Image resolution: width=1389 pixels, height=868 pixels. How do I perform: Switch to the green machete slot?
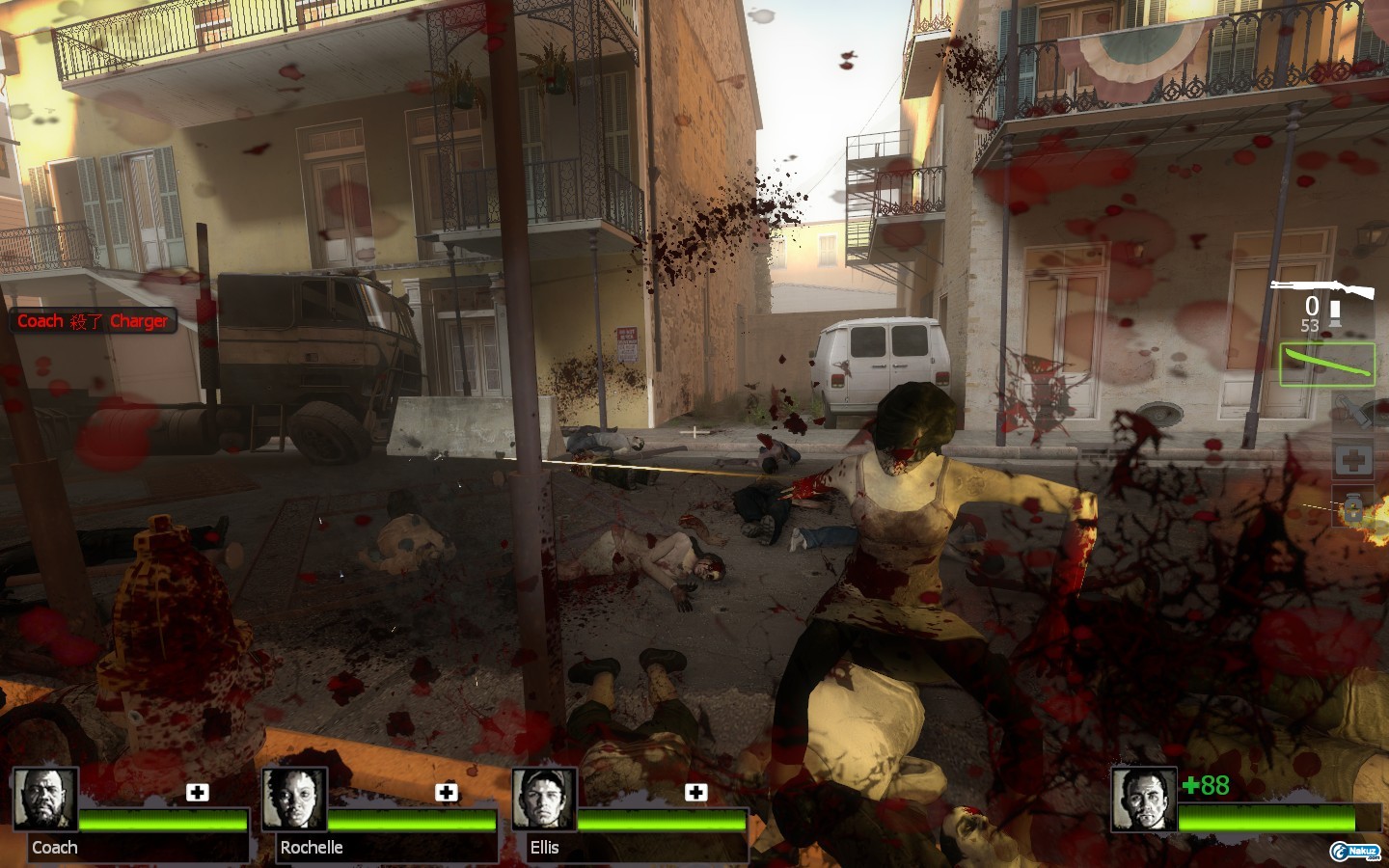coord(1326,366)
